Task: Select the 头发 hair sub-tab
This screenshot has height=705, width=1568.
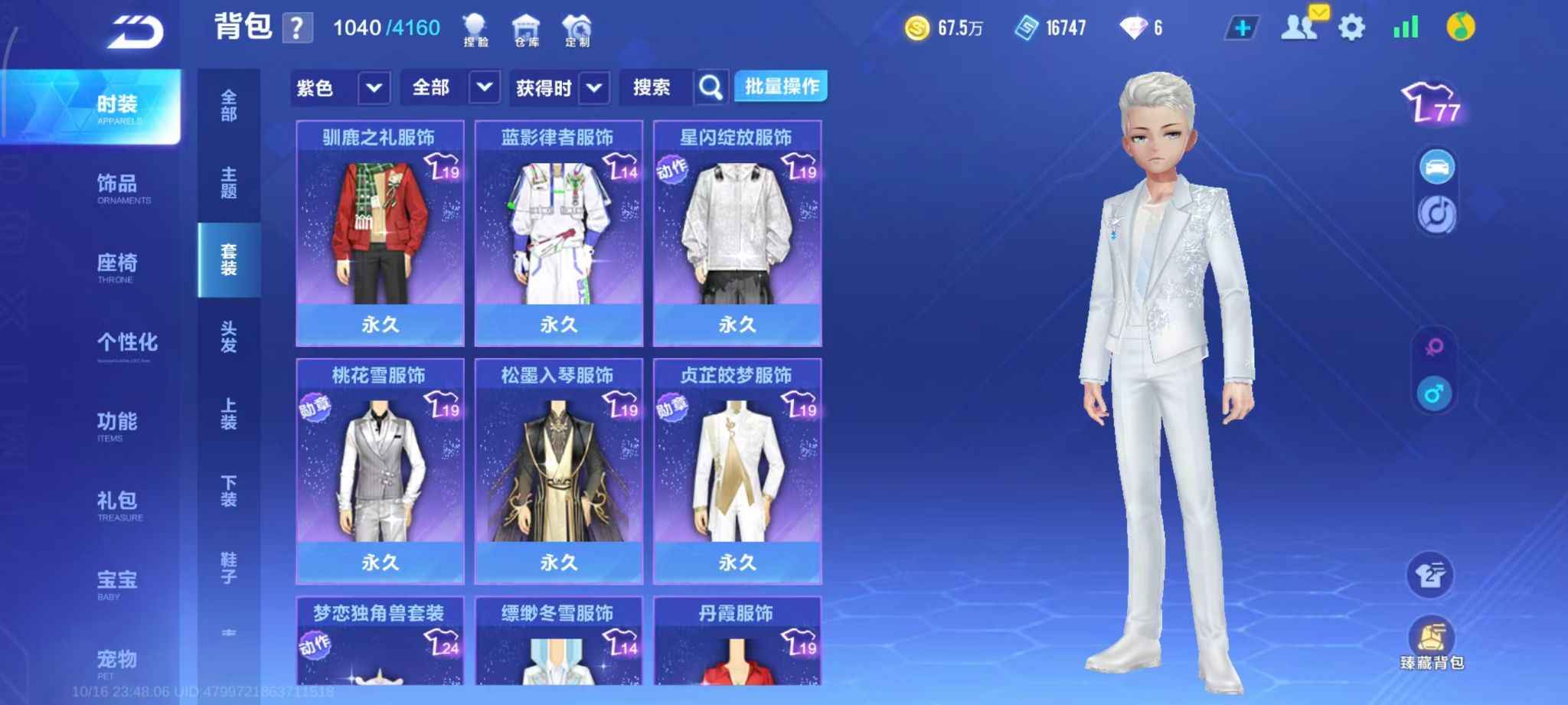Action: pyautogui.click(x=228, y=337)
